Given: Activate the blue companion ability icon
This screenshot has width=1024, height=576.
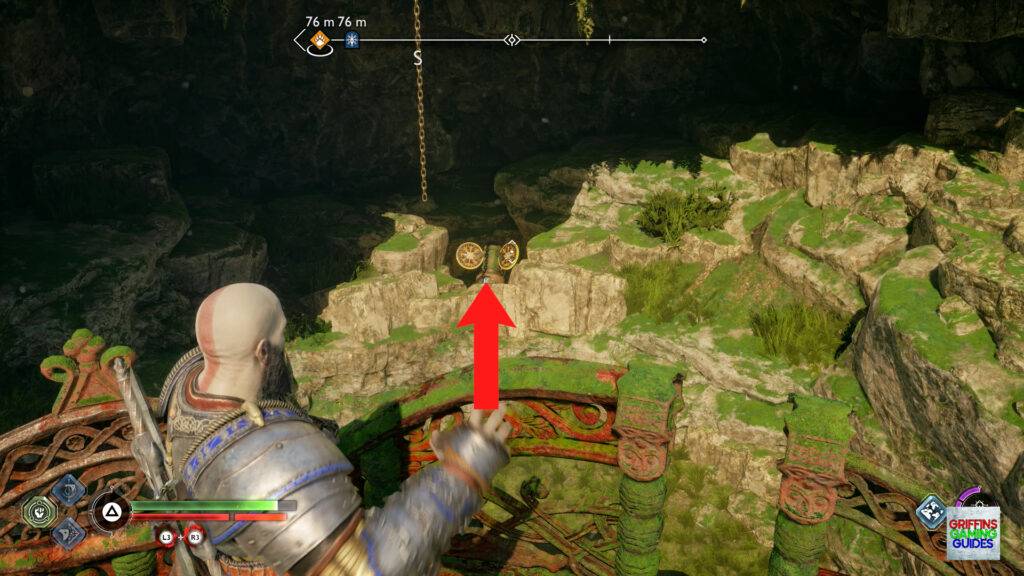Looking at the screenshot, I should pyautogui.click(x=929, y=512).
